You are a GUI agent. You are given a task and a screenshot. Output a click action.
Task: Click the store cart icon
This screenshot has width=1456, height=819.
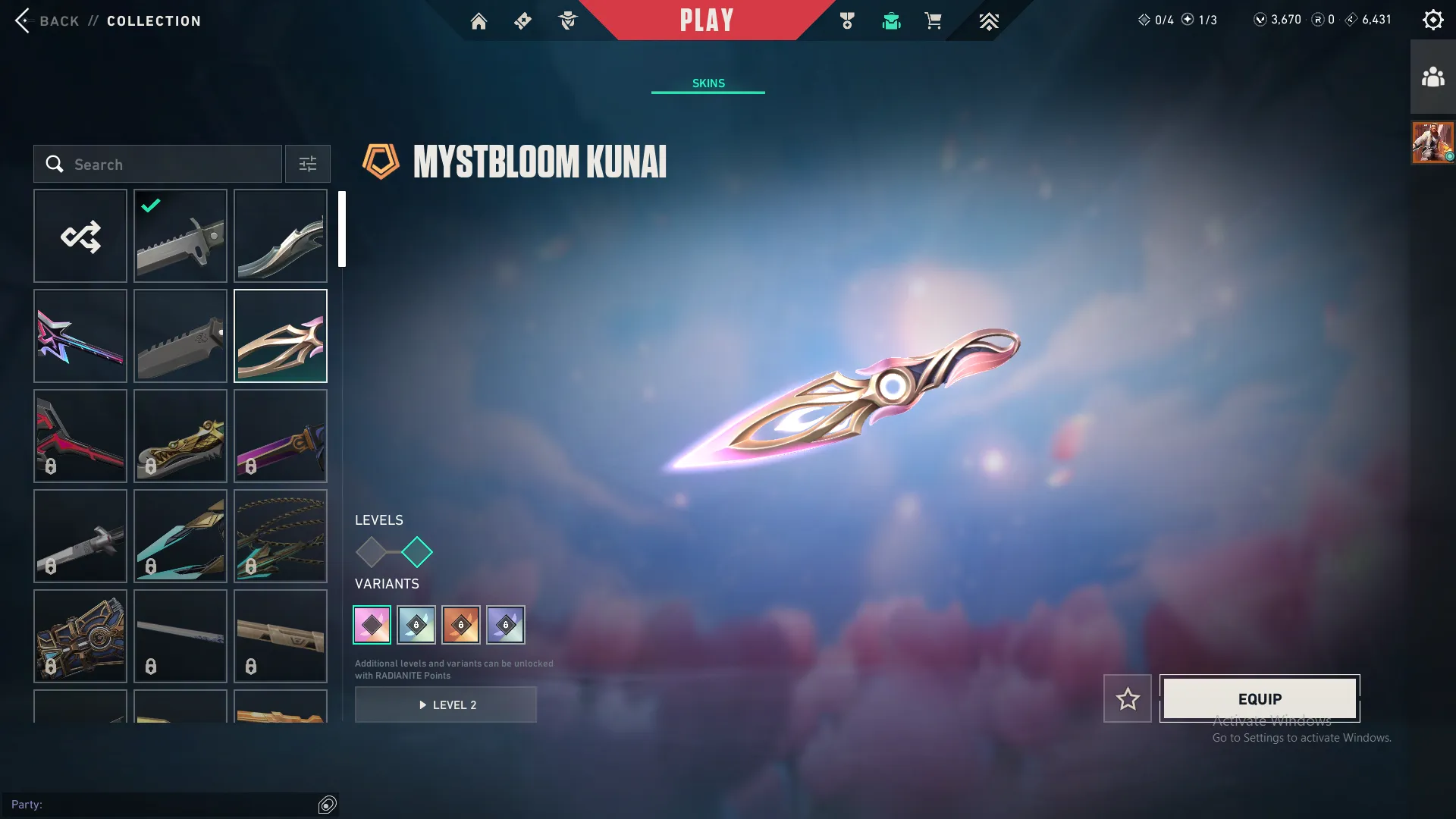pyautogui.click(x=933, y=20)
